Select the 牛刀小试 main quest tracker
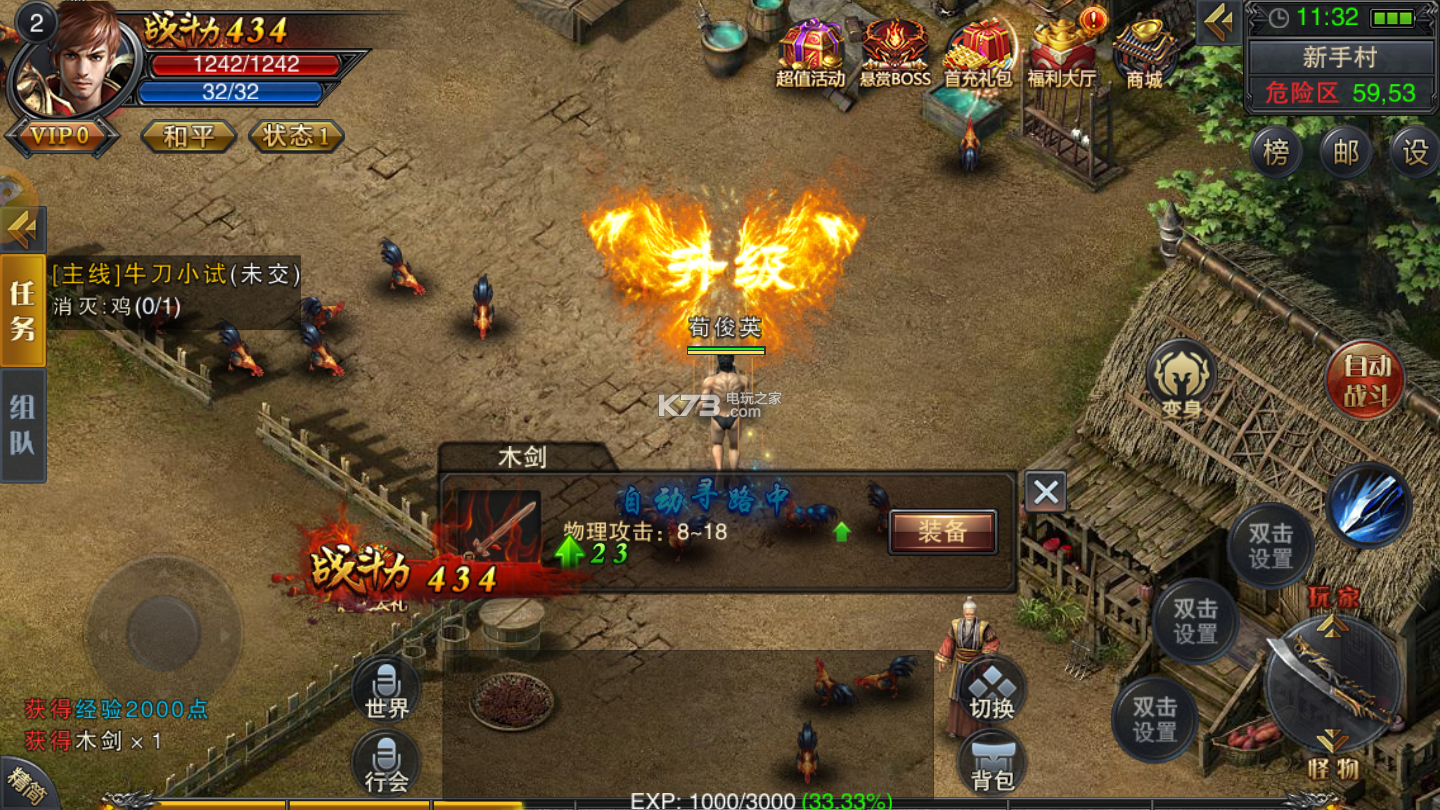This screenshot has height=810, width=1440. click(x=175, y=274)
